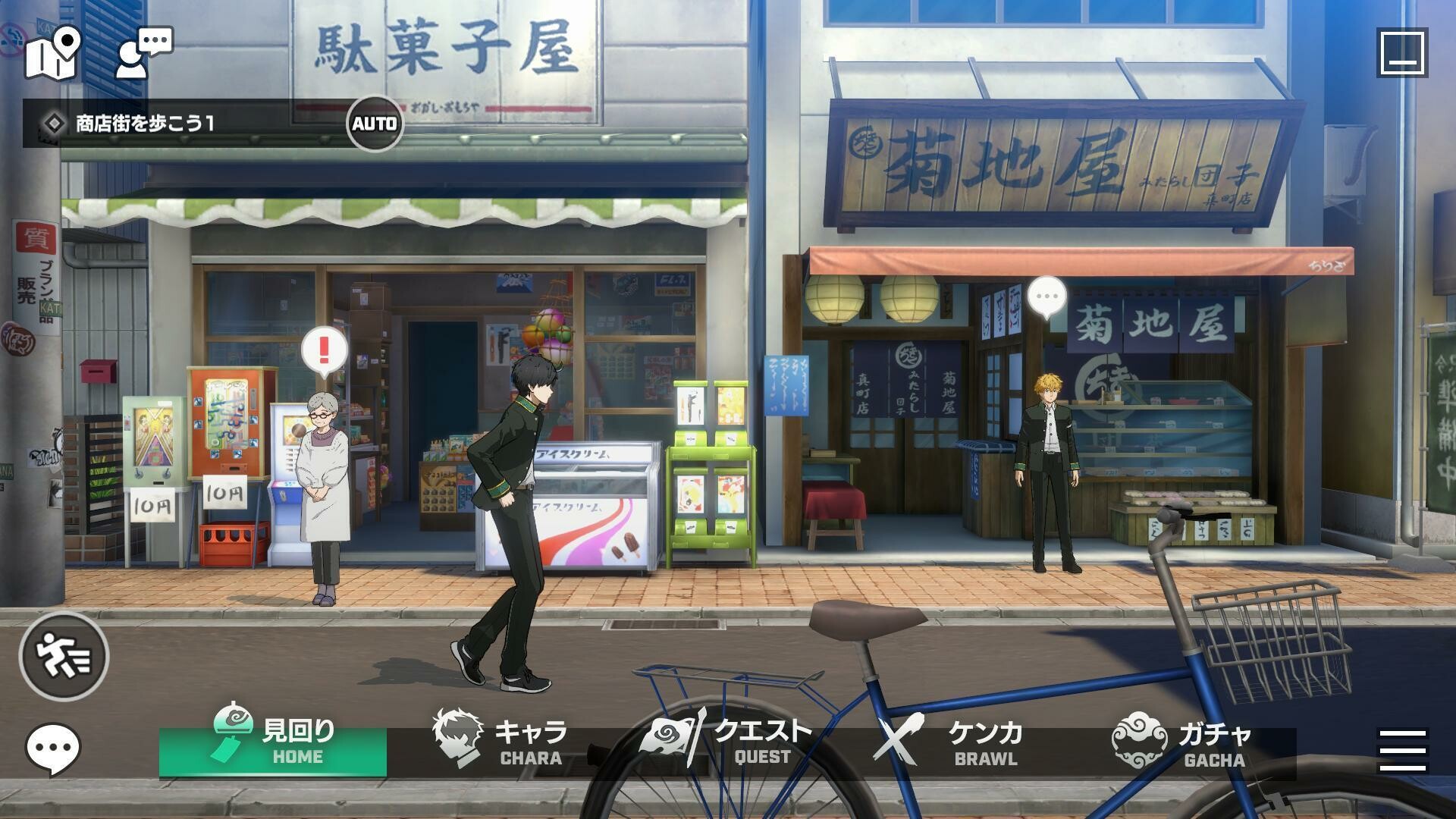
Task: Tap the dash/run movement icon
Action: tap(65, 657)
